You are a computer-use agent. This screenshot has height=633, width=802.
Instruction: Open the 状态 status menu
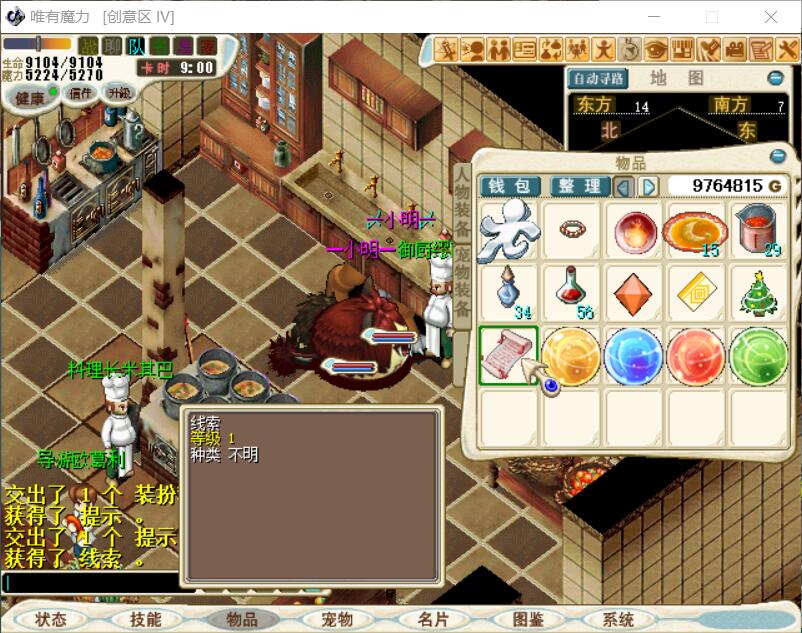(50, 620)
